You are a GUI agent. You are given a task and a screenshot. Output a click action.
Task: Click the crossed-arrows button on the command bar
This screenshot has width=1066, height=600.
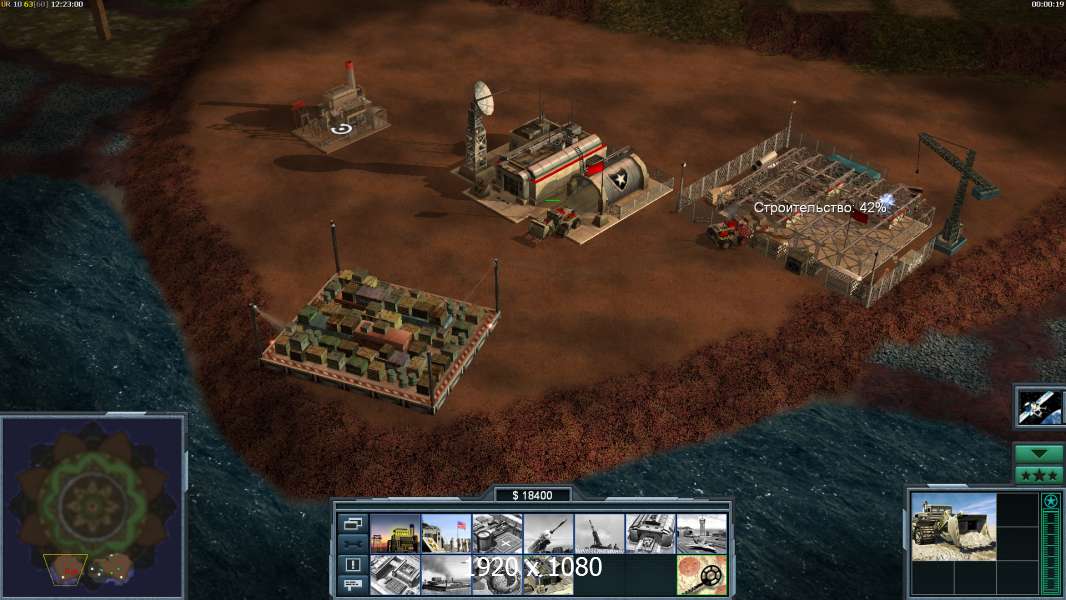click(x=352, y=543)
